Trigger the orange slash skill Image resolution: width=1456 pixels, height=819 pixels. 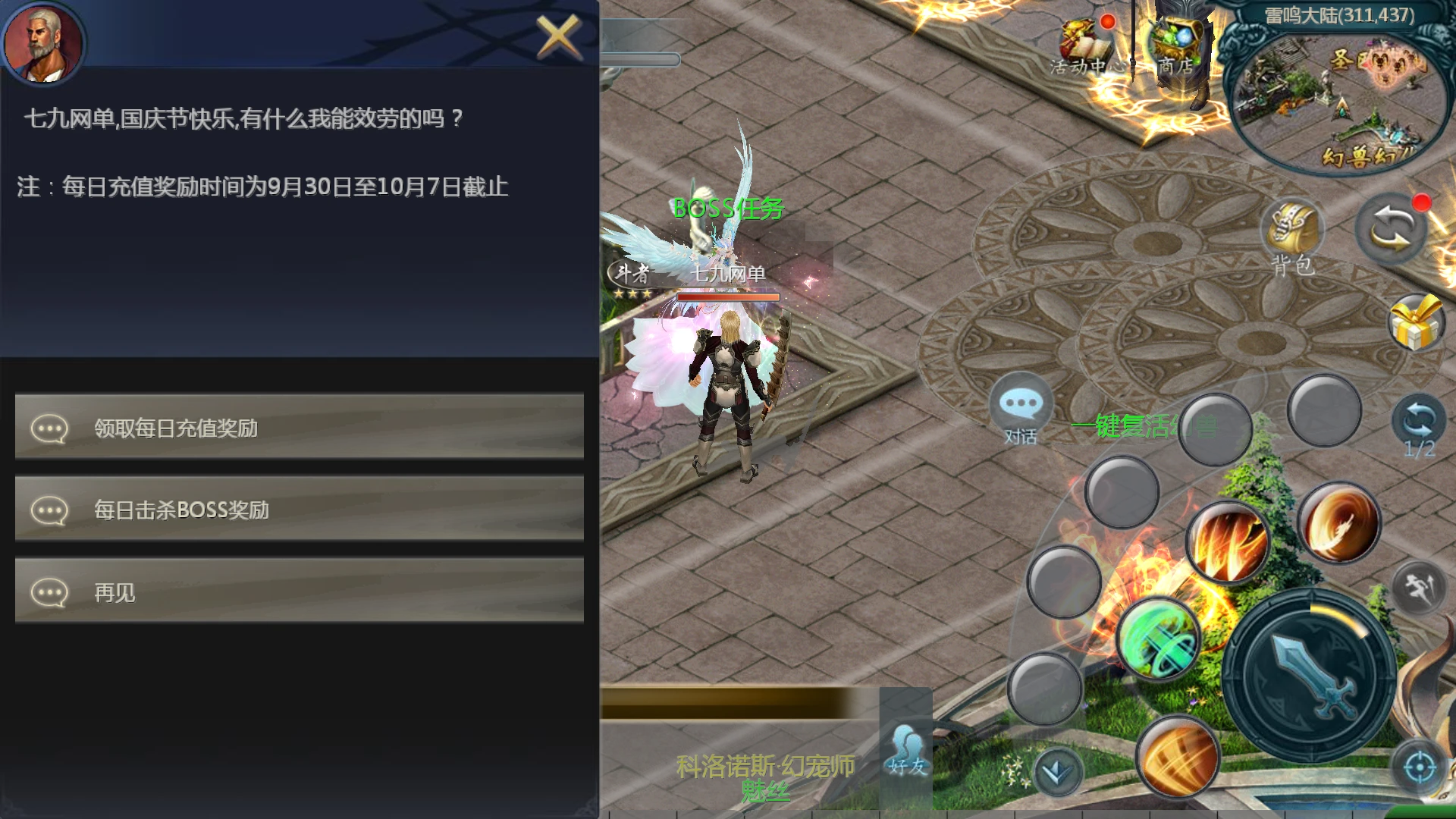pyautogui.click(x=1178, y=756)
